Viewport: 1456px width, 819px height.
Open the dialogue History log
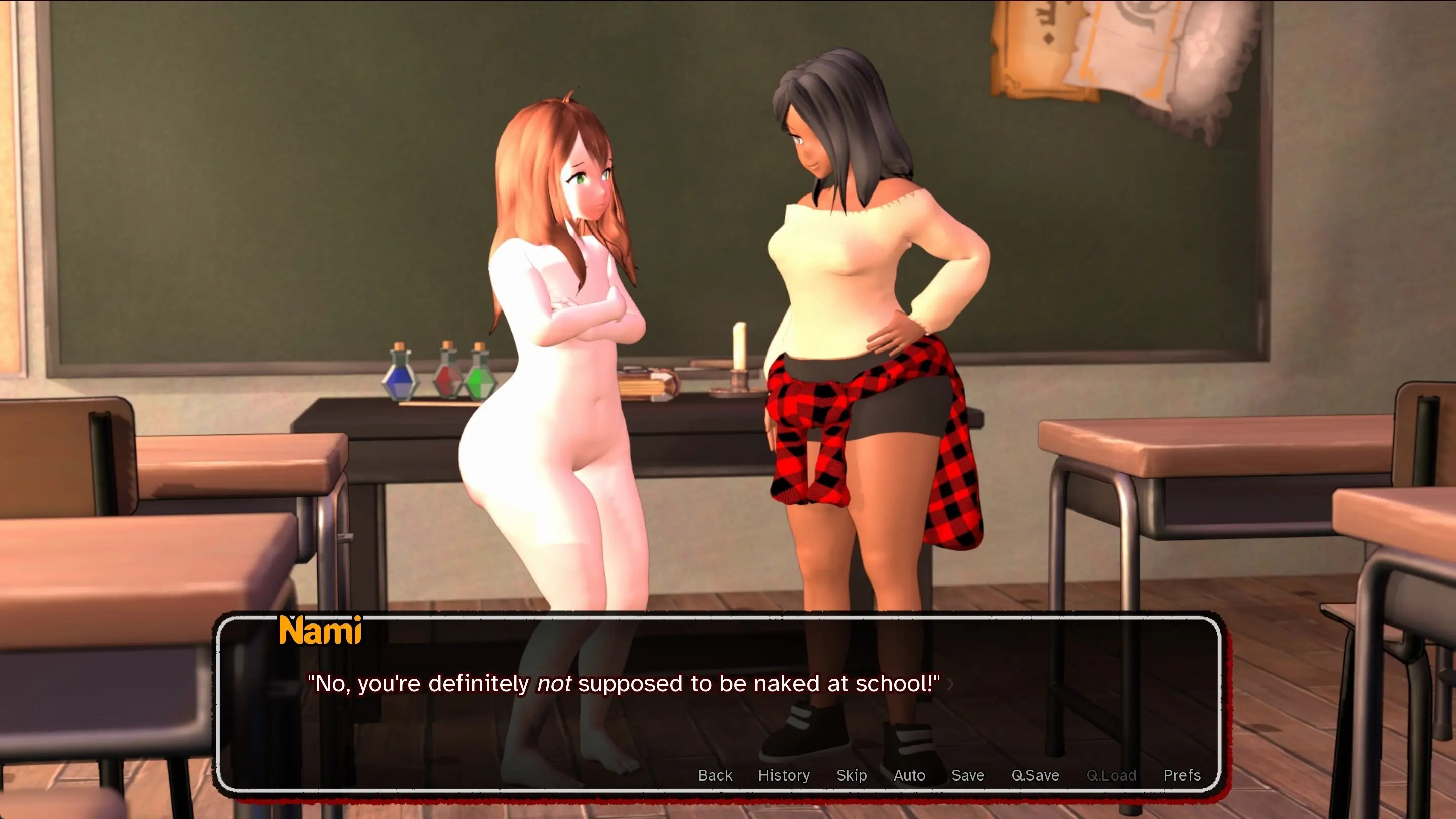click(783, 775)
